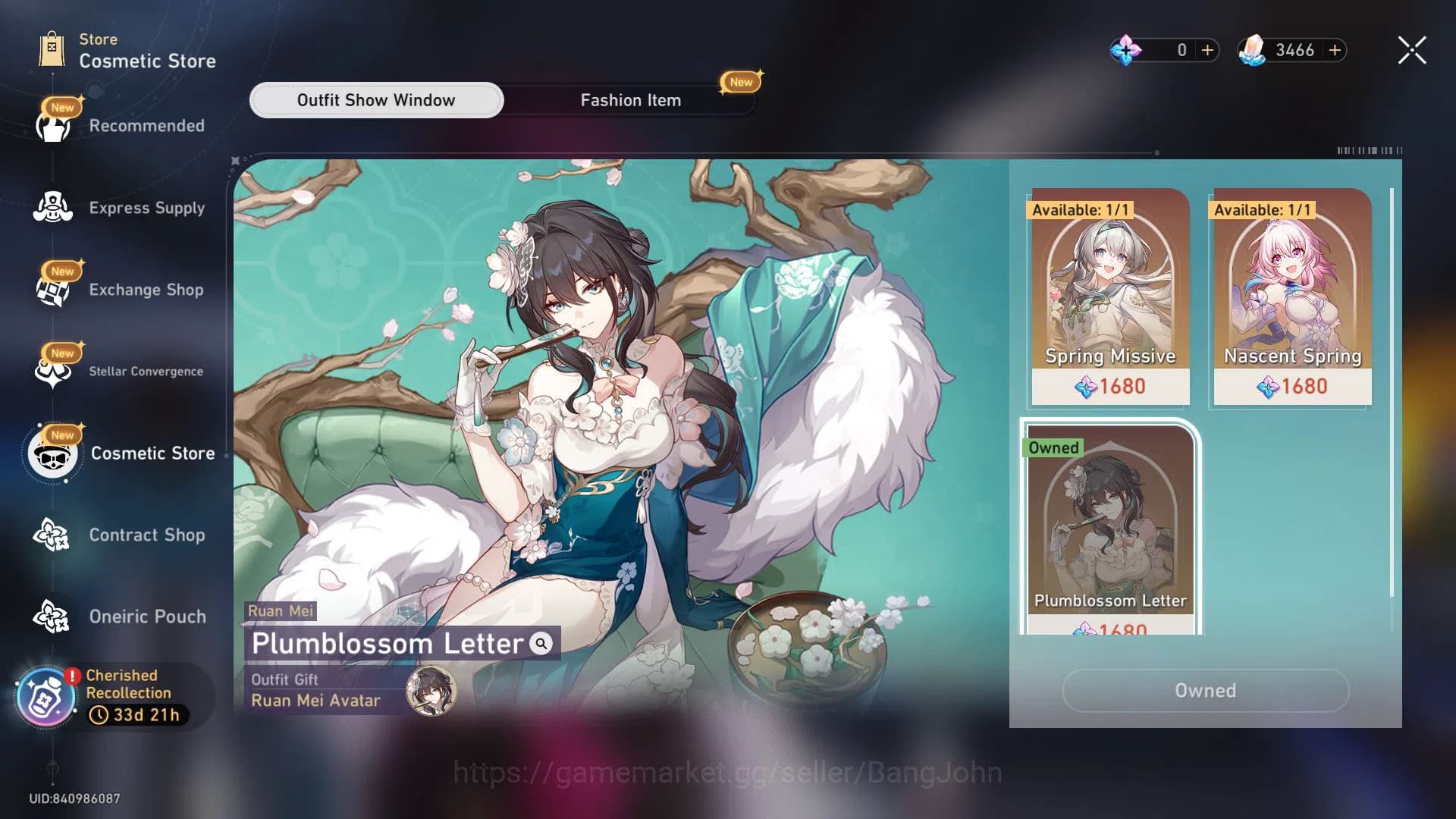1456x819 pixels.
Task: Open the Oneiric Pouch shop
Action: 52,616
